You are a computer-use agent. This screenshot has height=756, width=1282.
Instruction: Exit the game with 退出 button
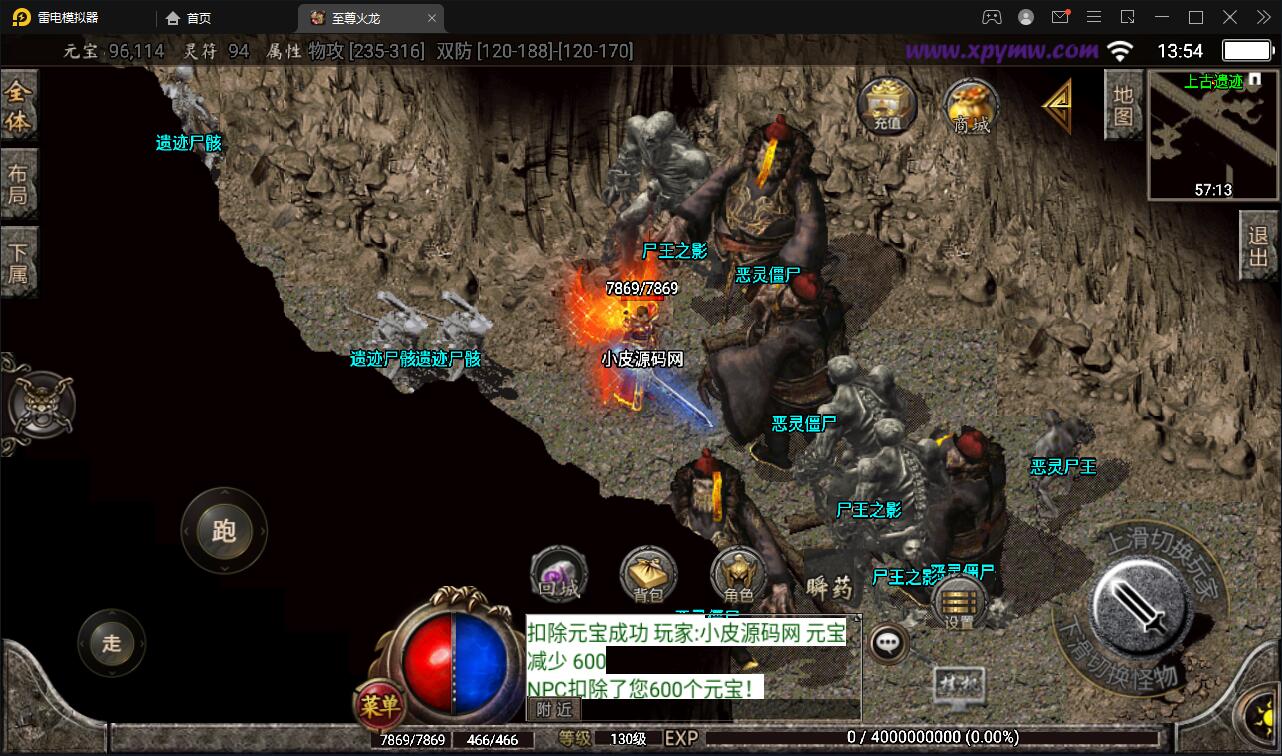(x=1259, y=246)
